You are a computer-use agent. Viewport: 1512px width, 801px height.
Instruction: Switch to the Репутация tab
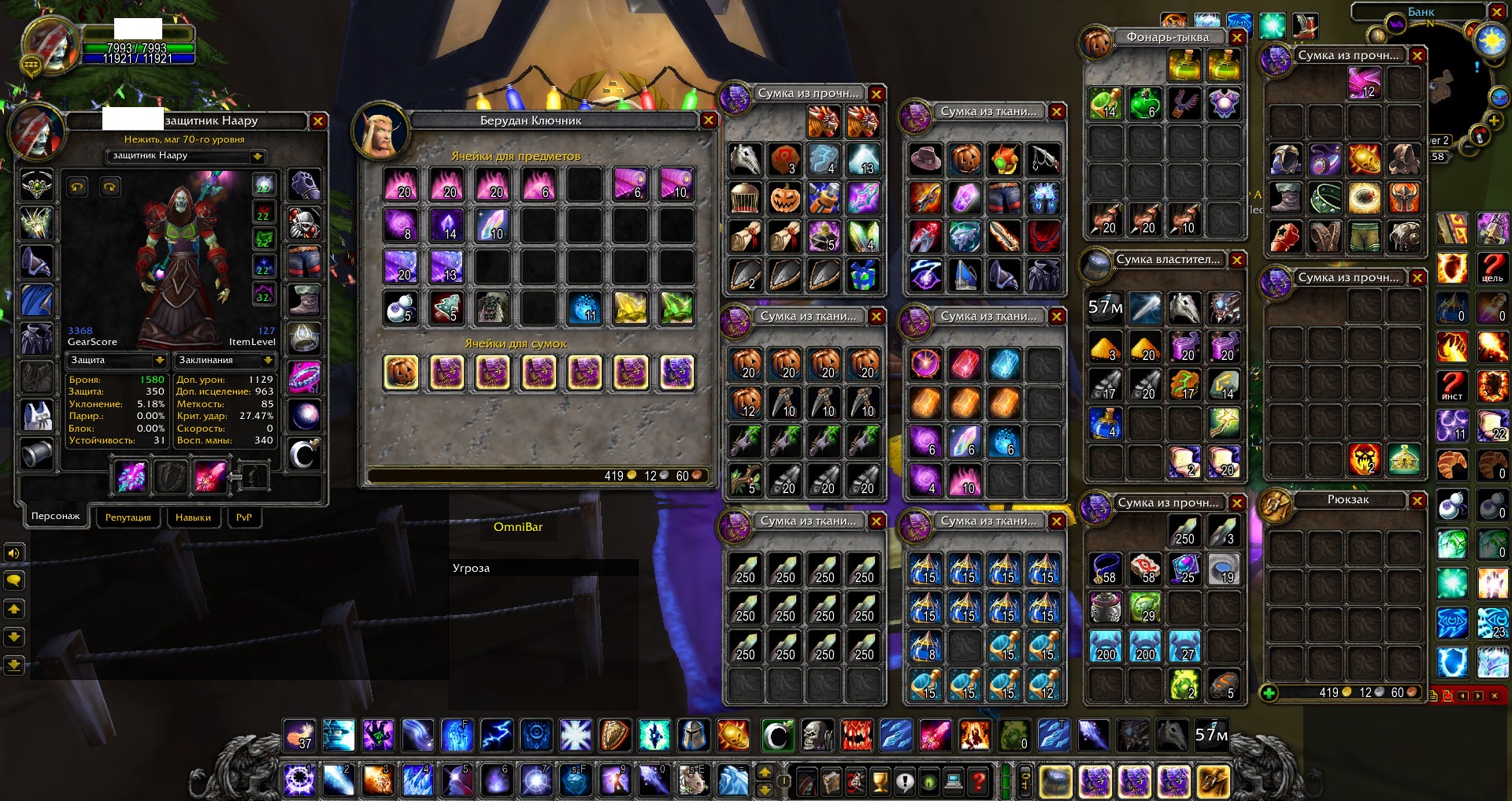click(x=128, y=517)
